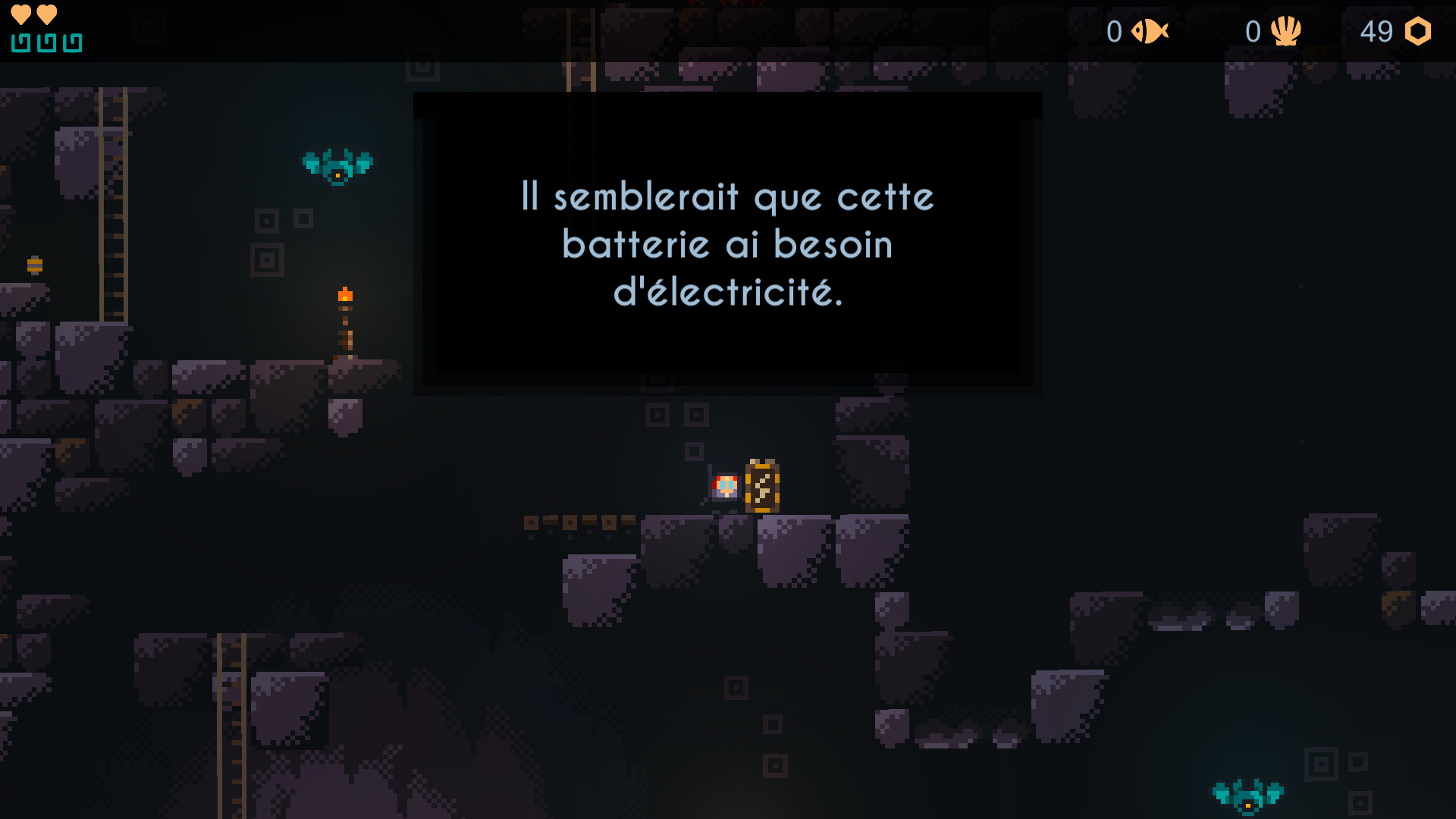The height and width of the screenshot is (819, 1456).
Task: Select the shell counter icon in the HUD
Action: point(1288,32)
